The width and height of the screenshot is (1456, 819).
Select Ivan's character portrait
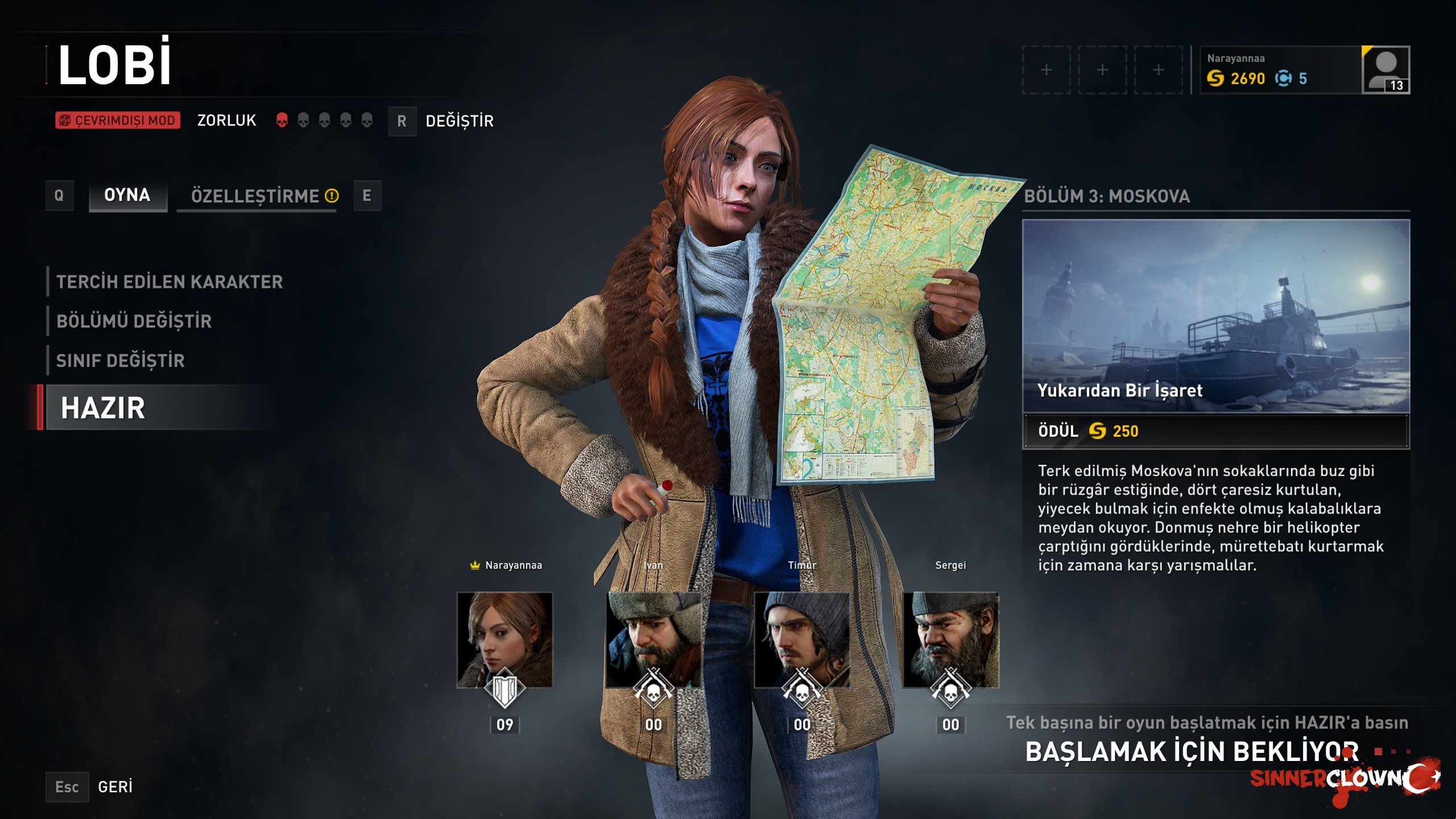[x=653, y=640]
